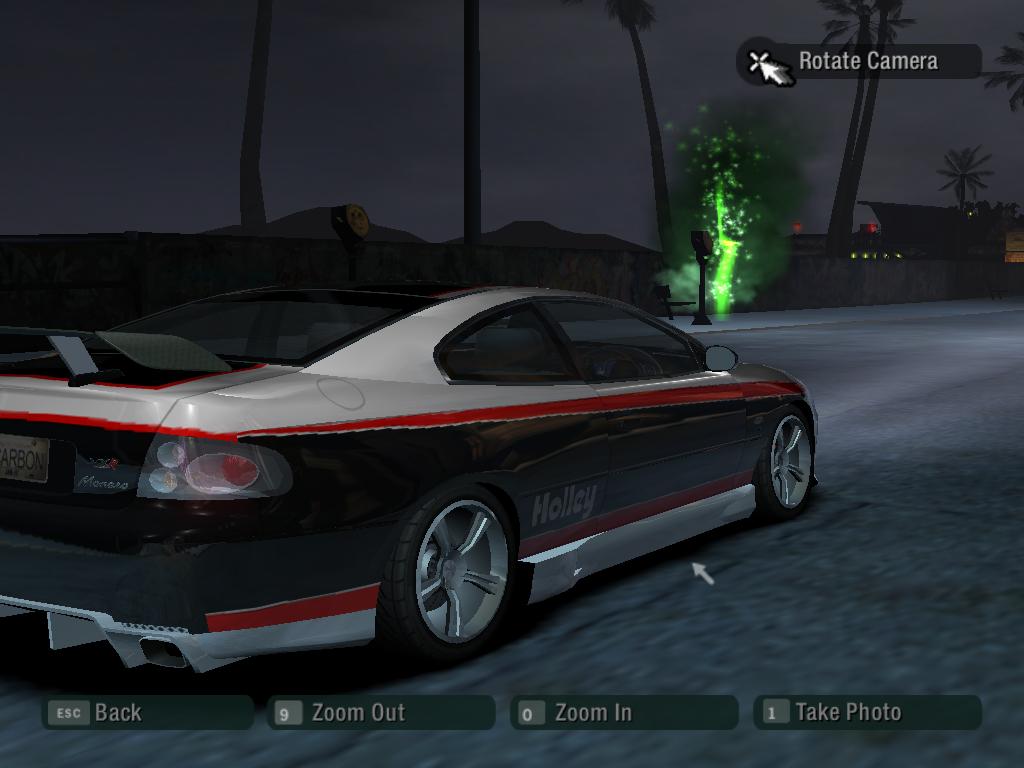This screenshot has height=768, width=1024.
Task: Take a photo of the car
Action: [867, 713]
